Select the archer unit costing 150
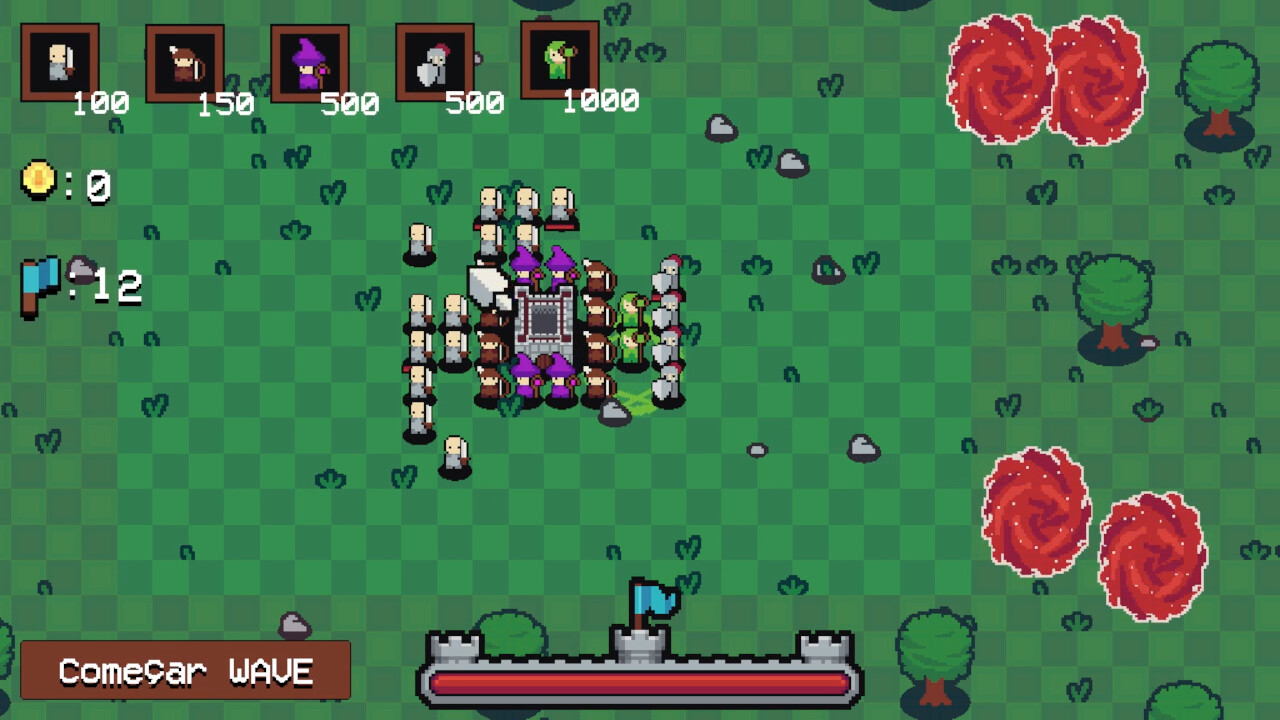This screenshot has width=1280, height=720. [184, 60]
